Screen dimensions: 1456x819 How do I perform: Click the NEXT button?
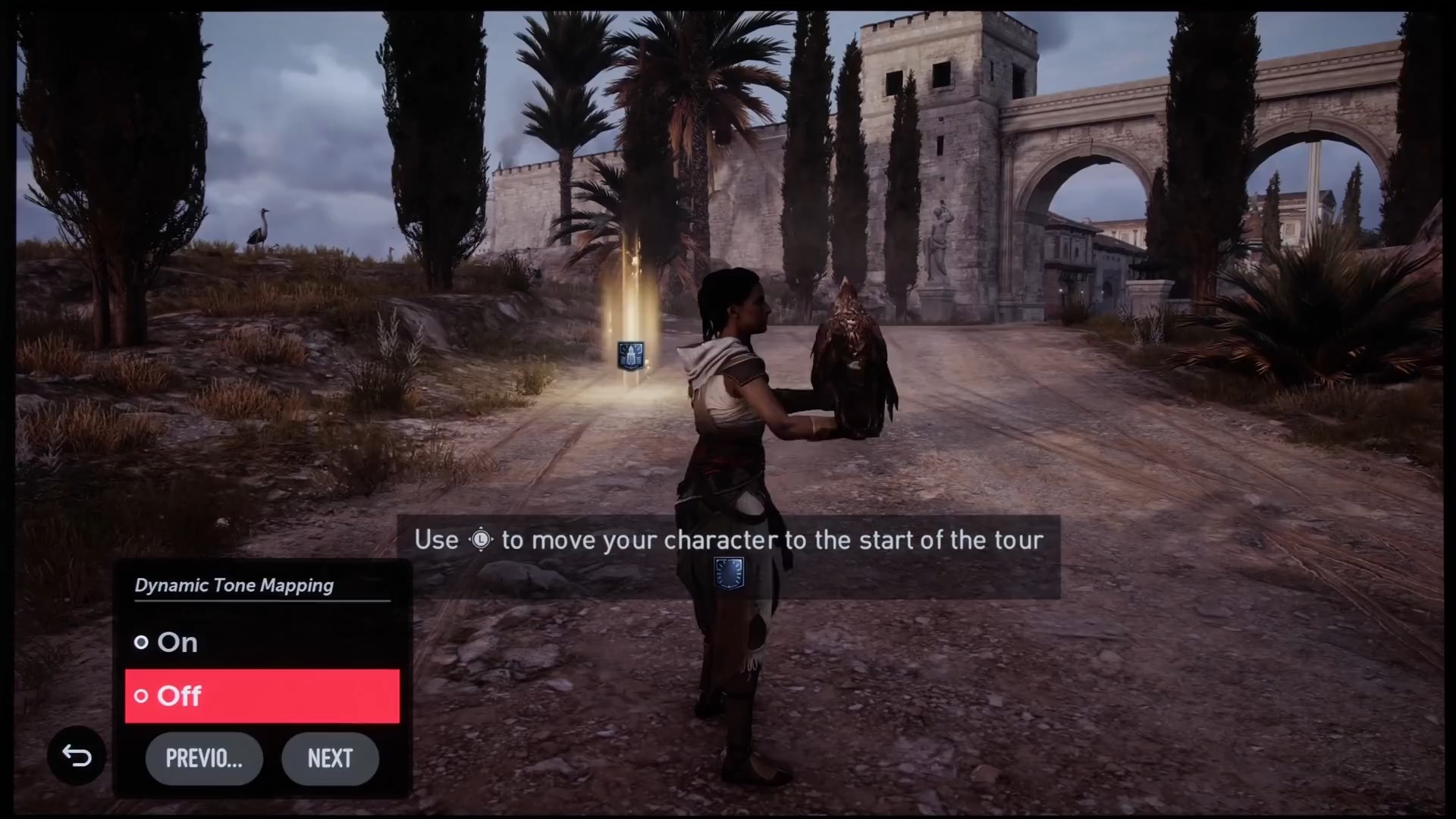point(330,758)
